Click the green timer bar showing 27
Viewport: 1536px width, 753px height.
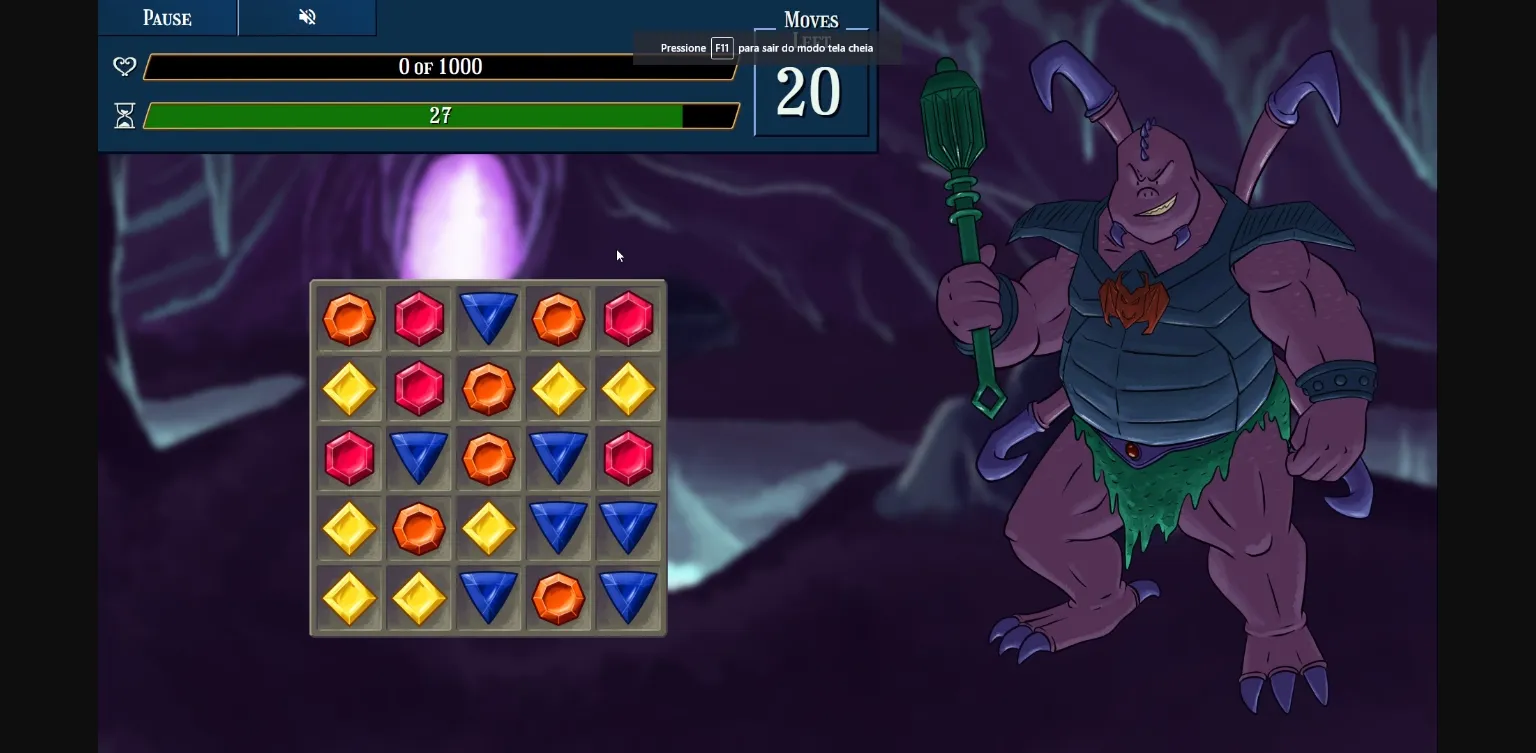click(440, 116)
